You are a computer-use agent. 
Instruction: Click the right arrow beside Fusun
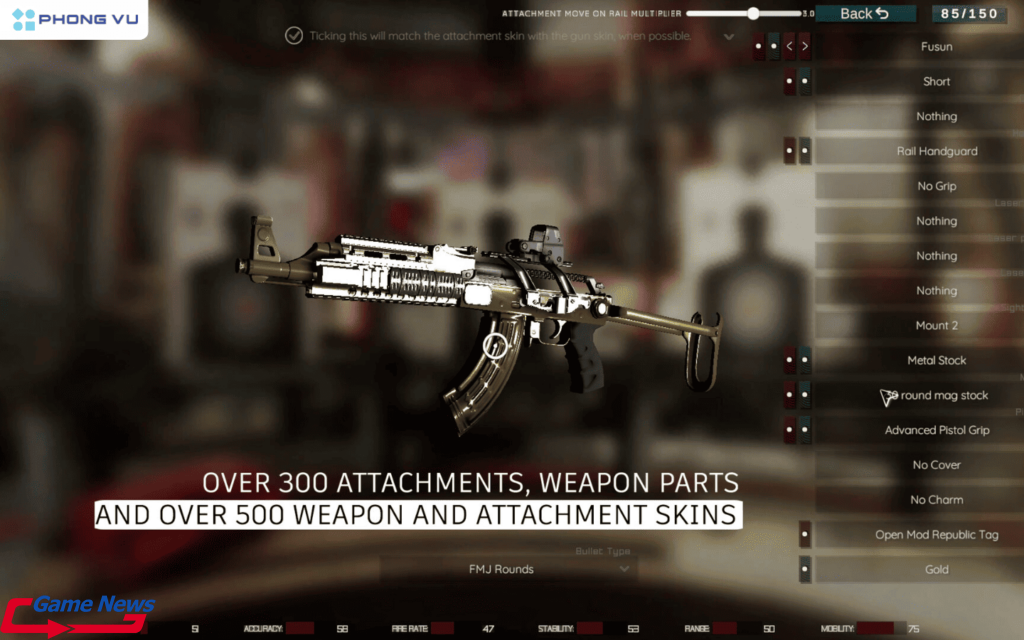(805, 46)
